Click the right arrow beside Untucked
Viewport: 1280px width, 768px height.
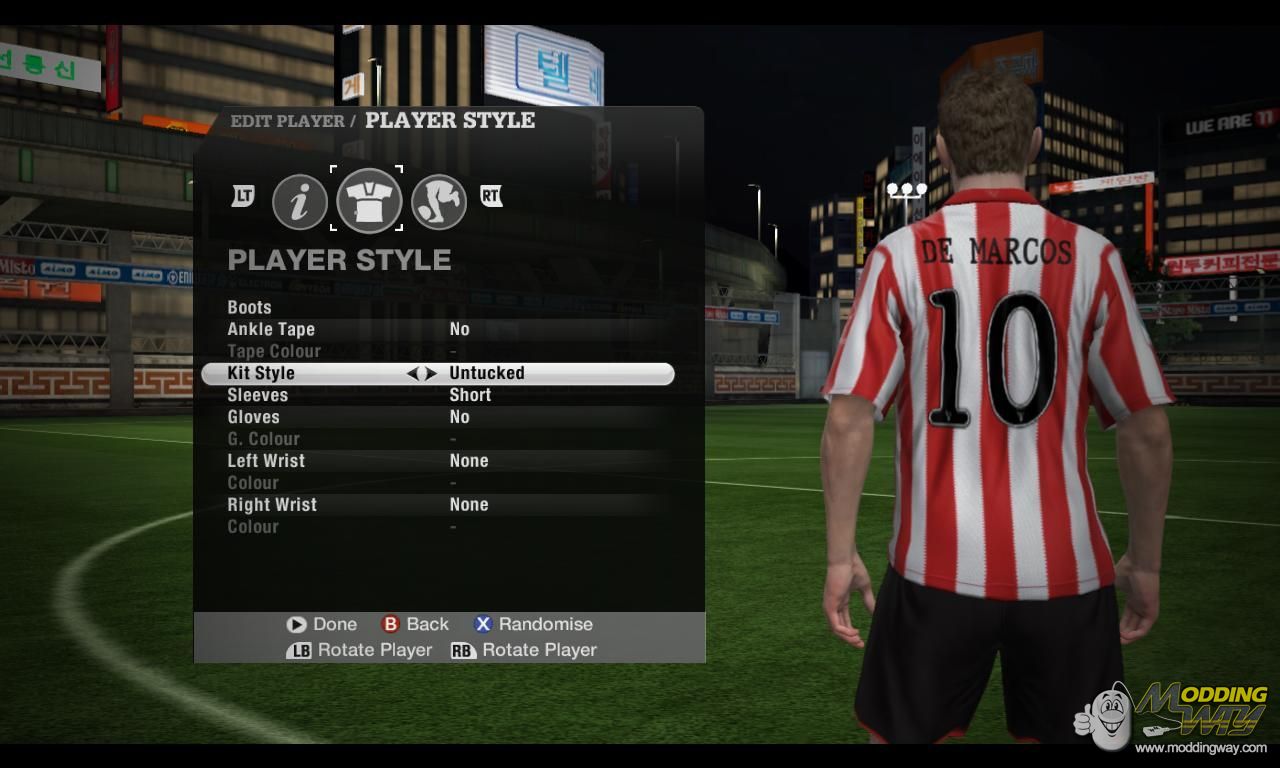click(x=431, y=373)
